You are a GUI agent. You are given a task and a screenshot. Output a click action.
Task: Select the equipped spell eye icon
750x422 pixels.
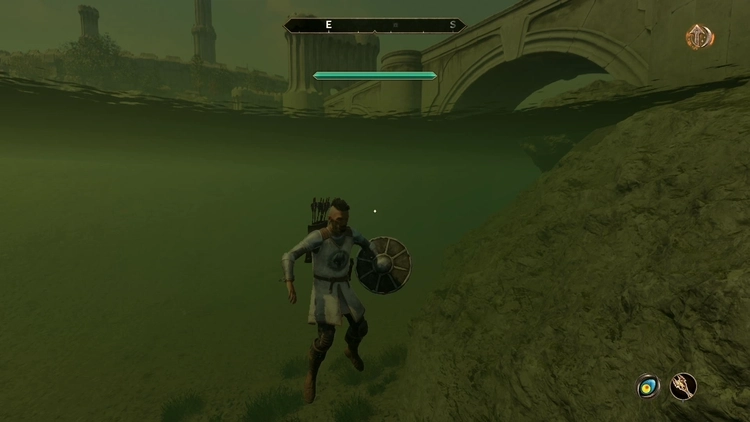(648, 386)
